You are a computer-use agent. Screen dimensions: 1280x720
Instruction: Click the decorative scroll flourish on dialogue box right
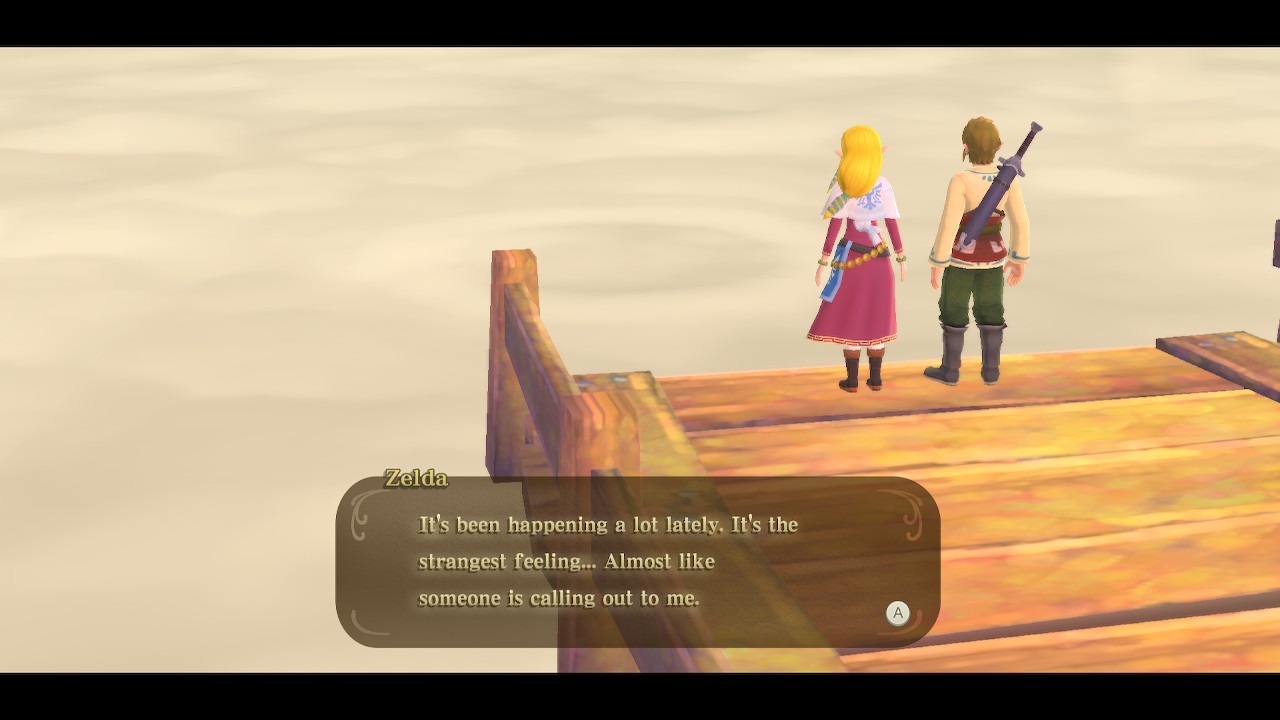pyautogui.click(x=911, y=518)
